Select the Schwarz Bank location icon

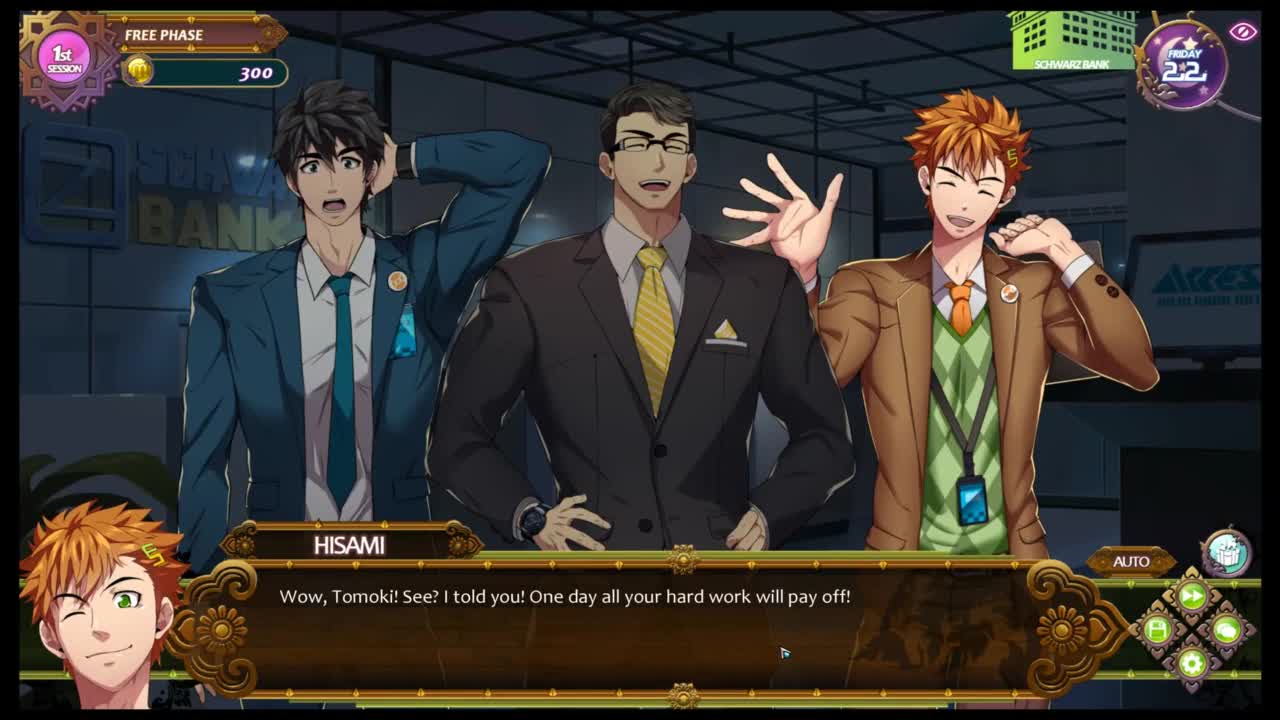click(1073, 40)
